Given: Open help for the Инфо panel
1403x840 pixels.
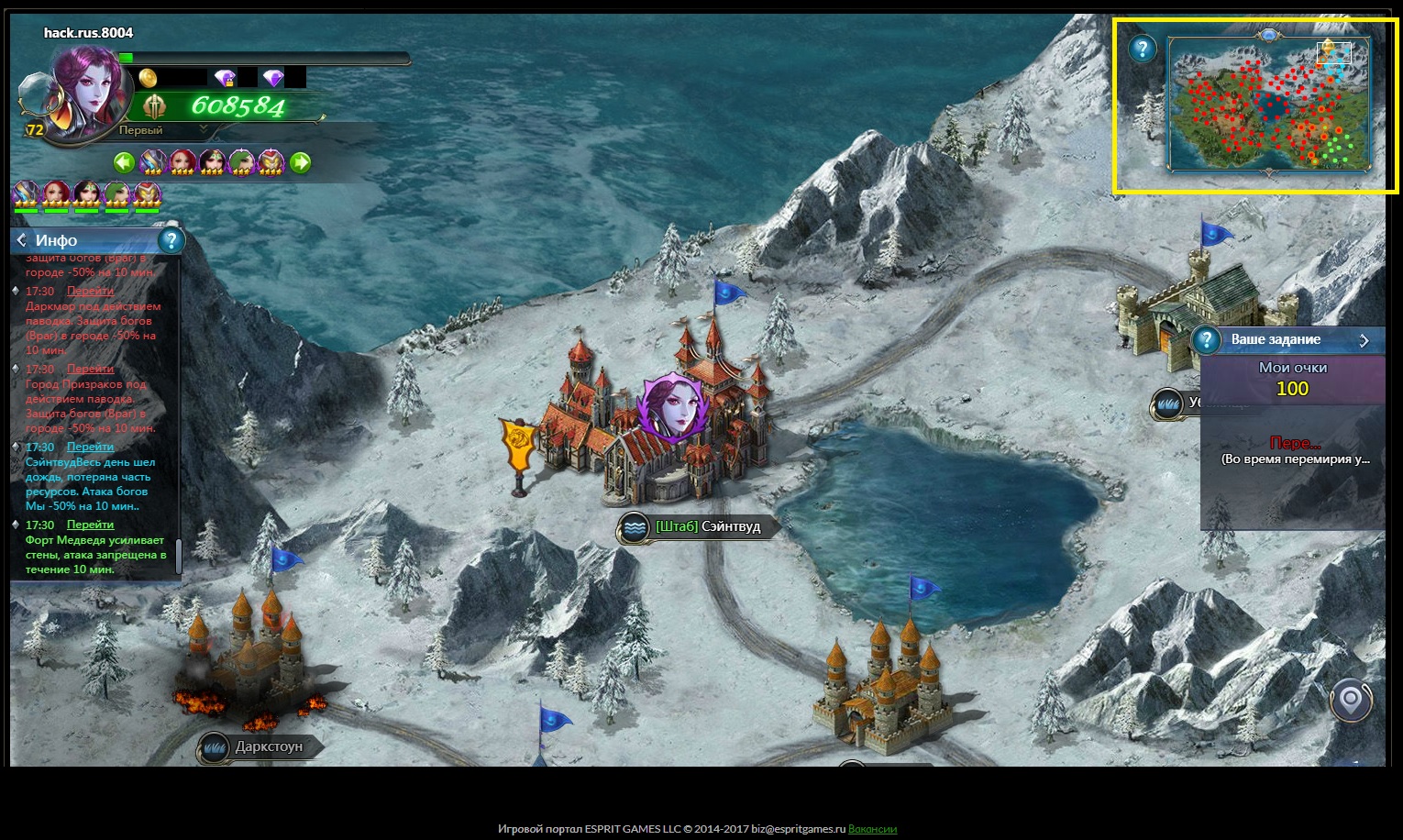Looking at the screenshot, I should pyautogui.click(x=171, y=240).
